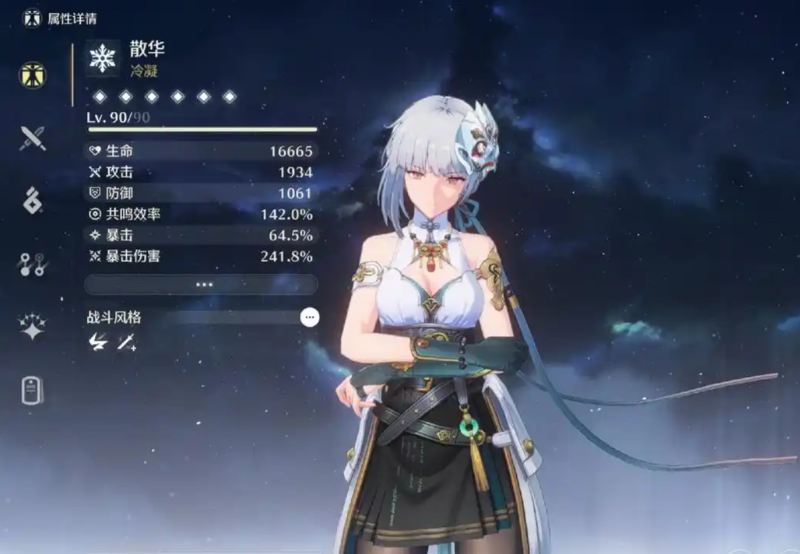Click the snowflake 冷凝 element icon
Viewport: 800px width, 554px height.
[102, 60]
